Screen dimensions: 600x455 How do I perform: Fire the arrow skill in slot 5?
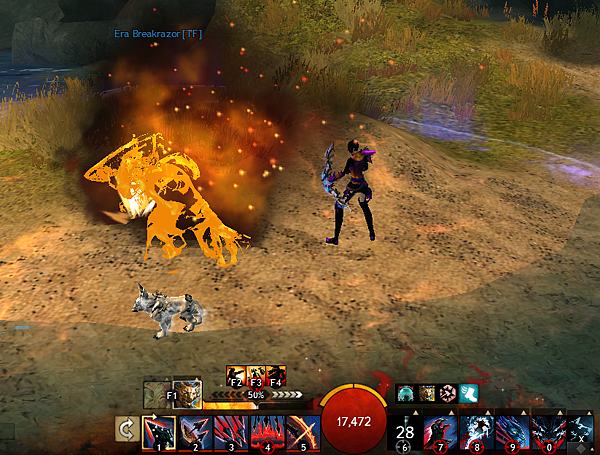click(300, 432)
